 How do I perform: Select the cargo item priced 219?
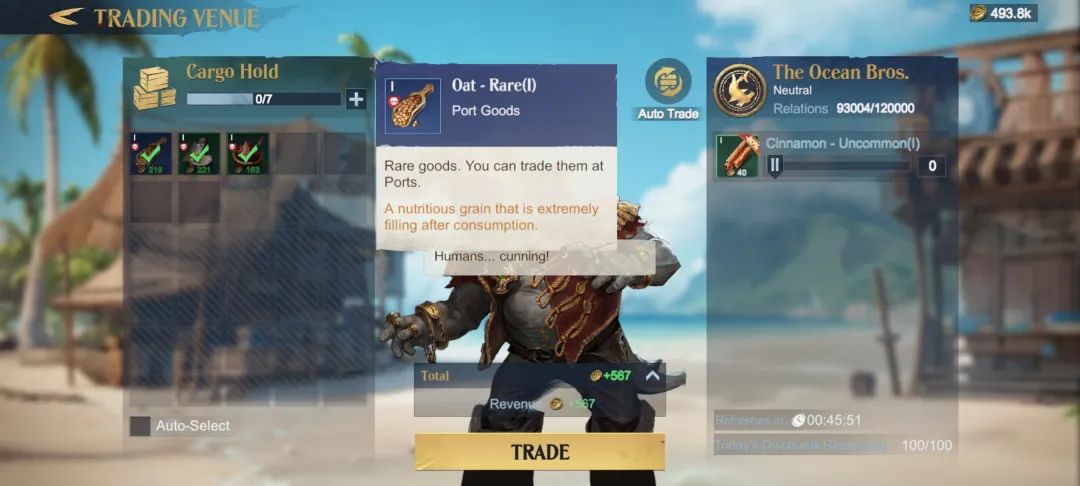[x=150, y=154]
